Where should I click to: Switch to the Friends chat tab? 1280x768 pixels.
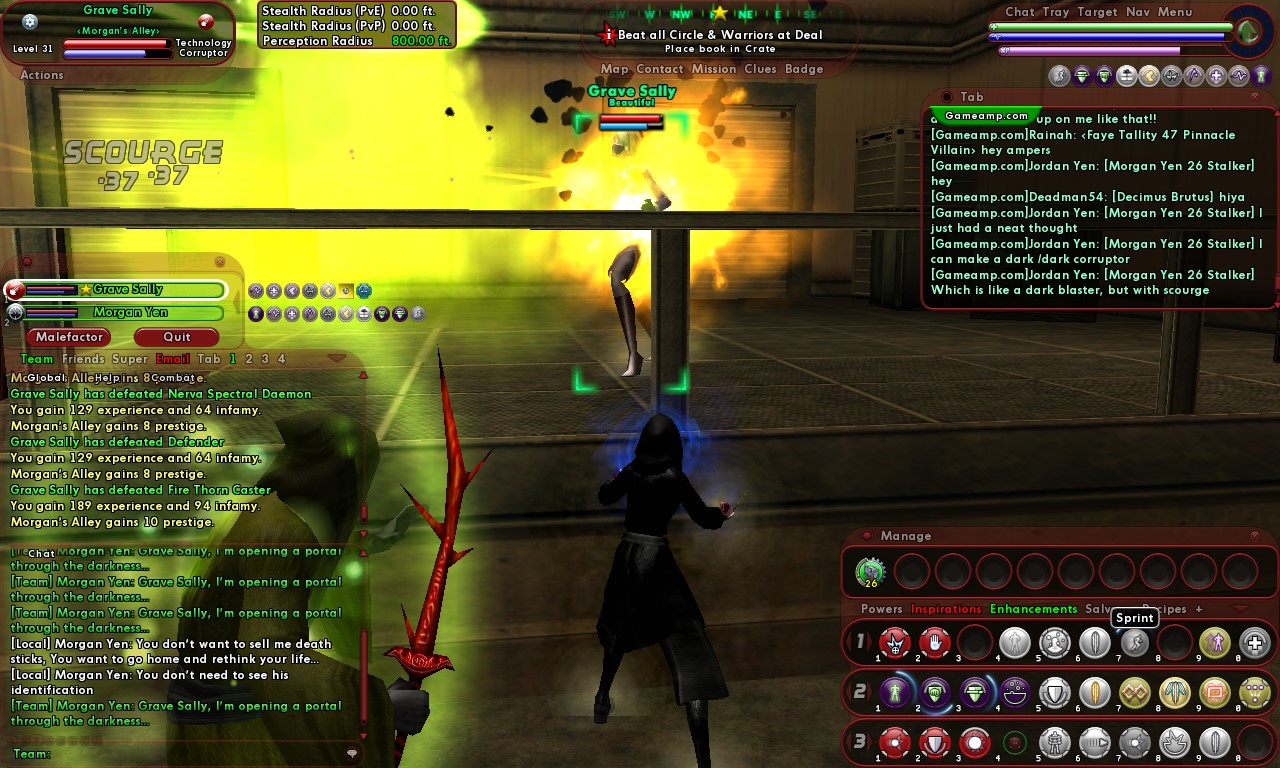(83, 359)
